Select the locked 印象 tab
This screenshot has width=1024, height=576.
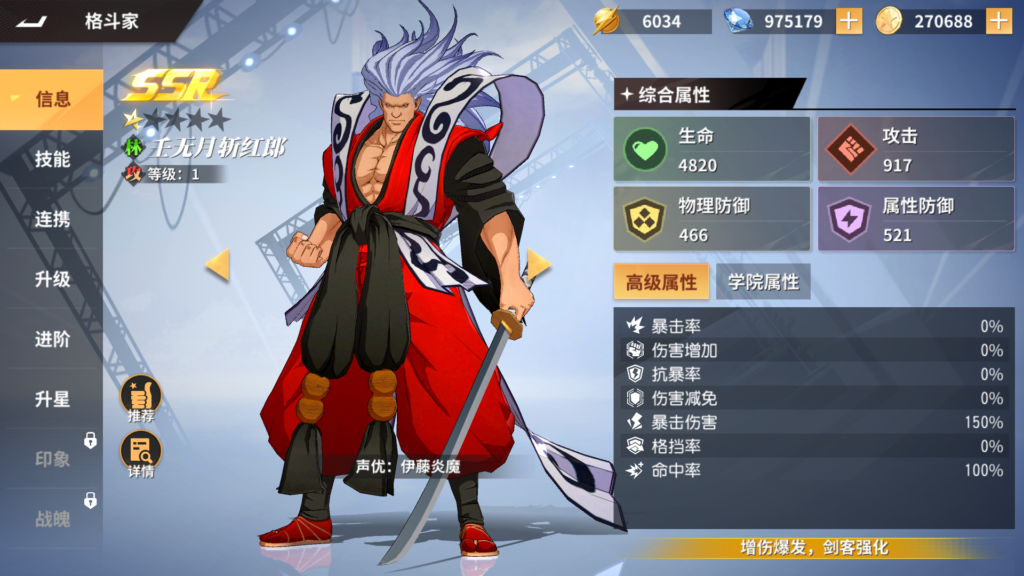point(52,459)
